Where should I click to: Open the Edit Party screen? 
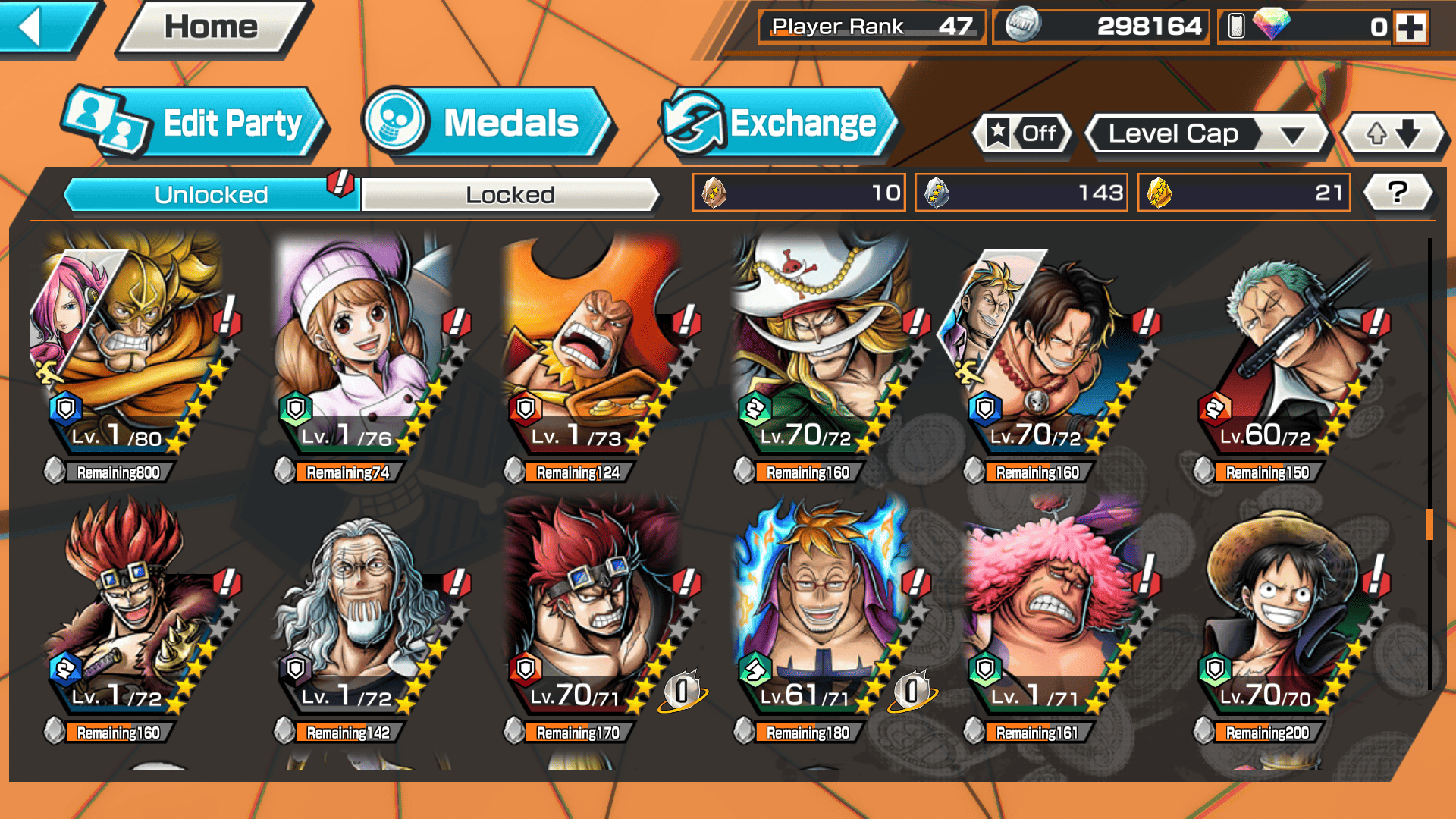point(196,124)
